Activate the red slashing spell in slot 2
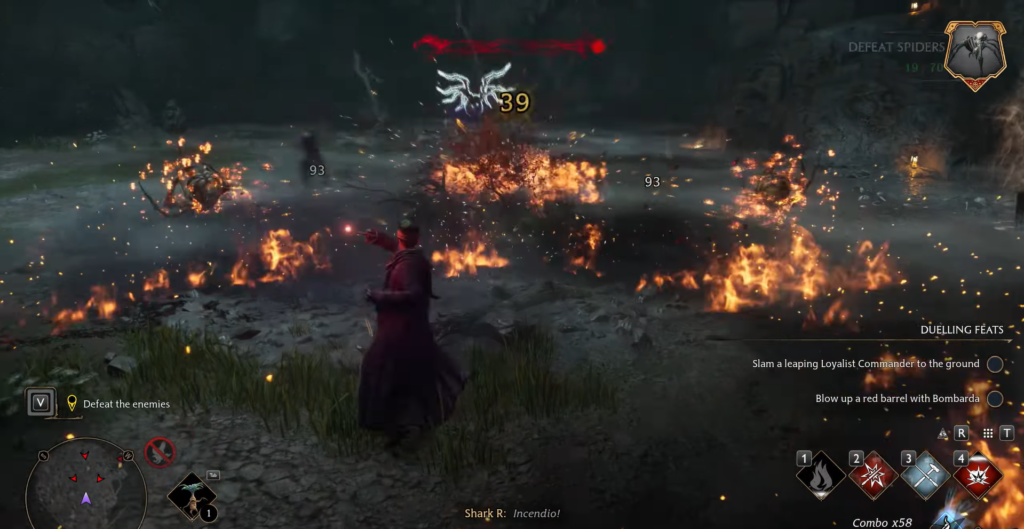The height and width of the screenshot is (529, 1024). point(873,476)
